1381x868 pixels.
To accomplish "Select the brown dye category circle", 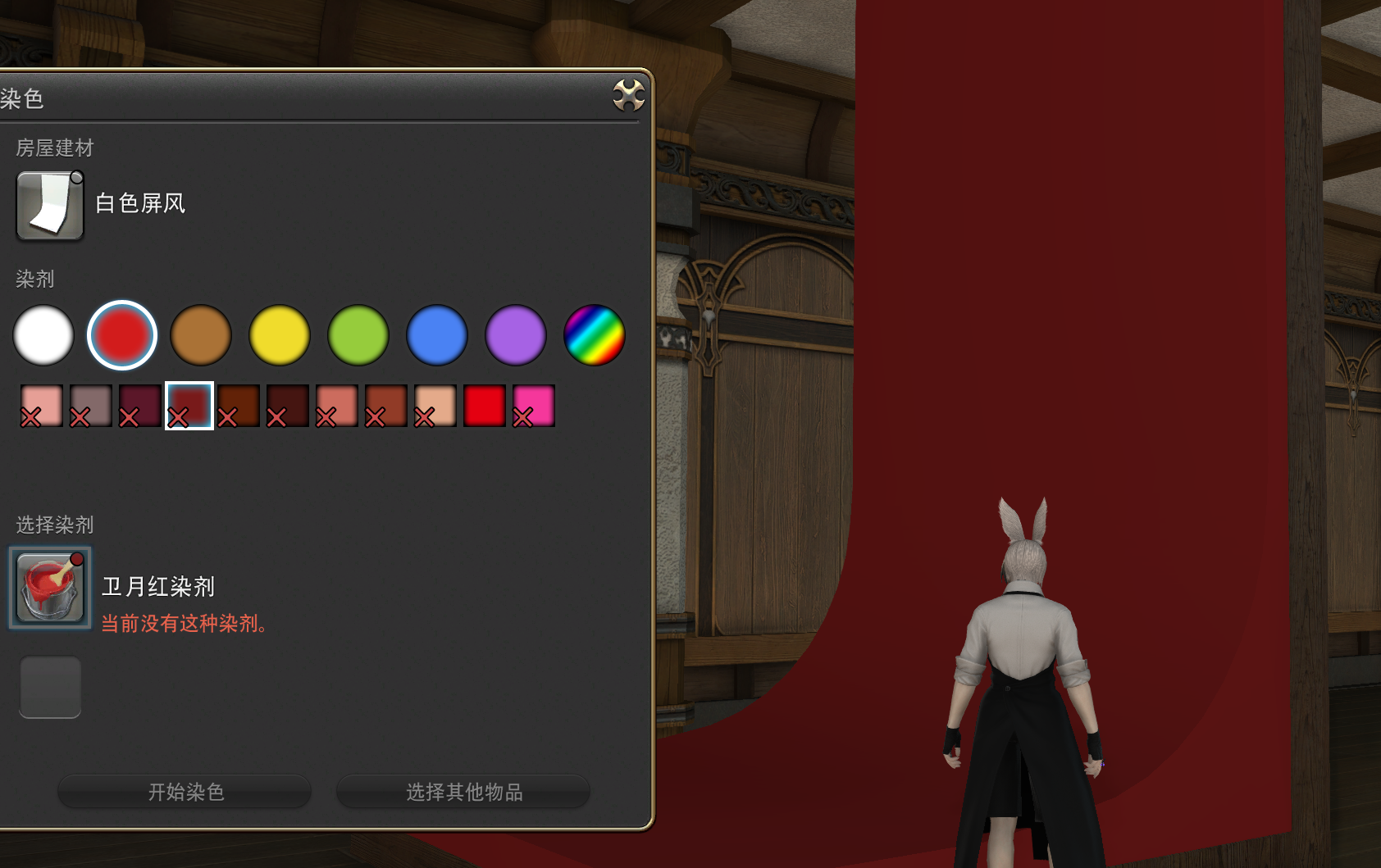I will click(x=200, y=335).
